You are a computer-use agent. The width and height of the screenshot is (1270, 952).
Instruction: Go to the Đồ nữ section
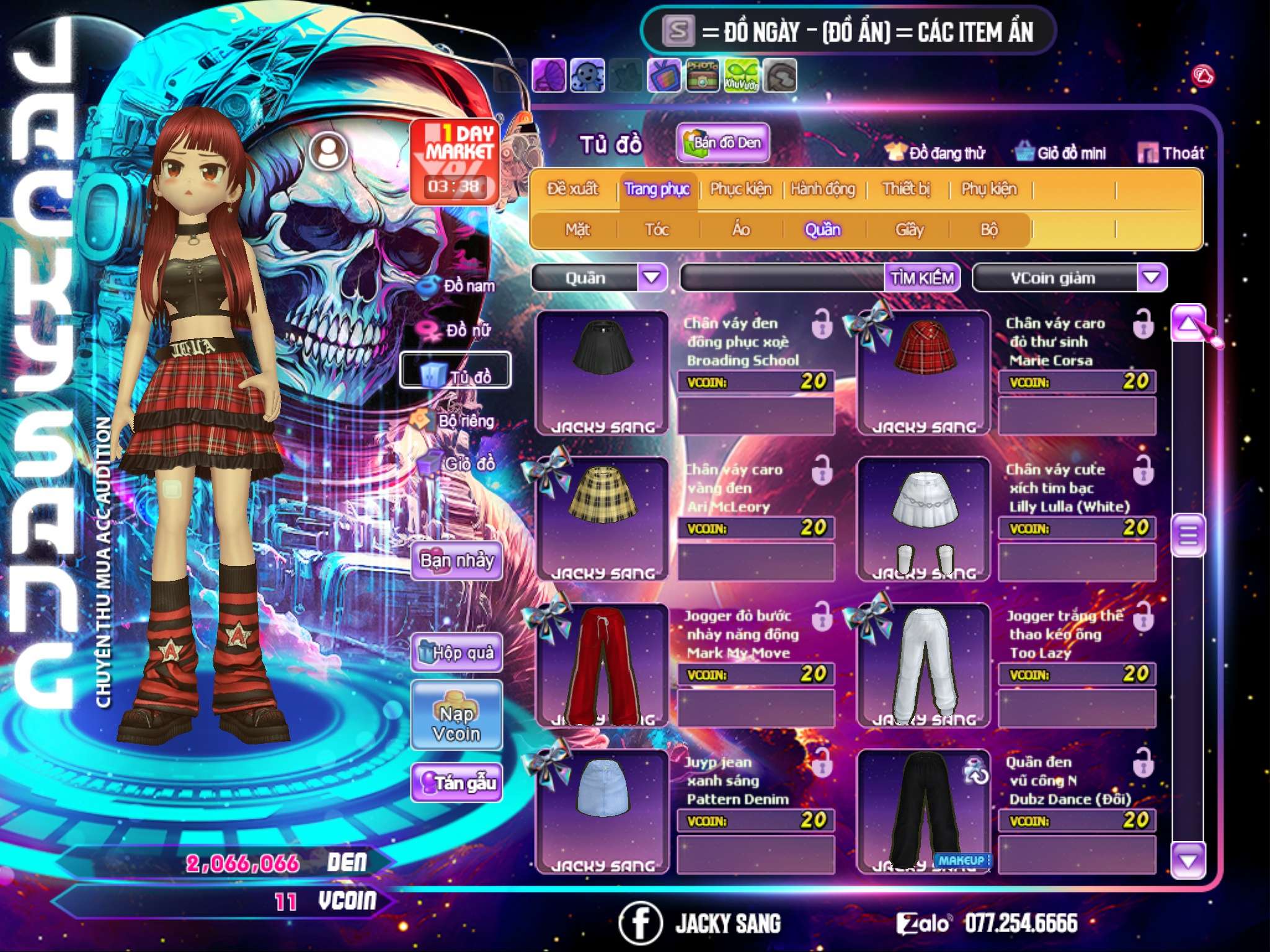(459, 330)
